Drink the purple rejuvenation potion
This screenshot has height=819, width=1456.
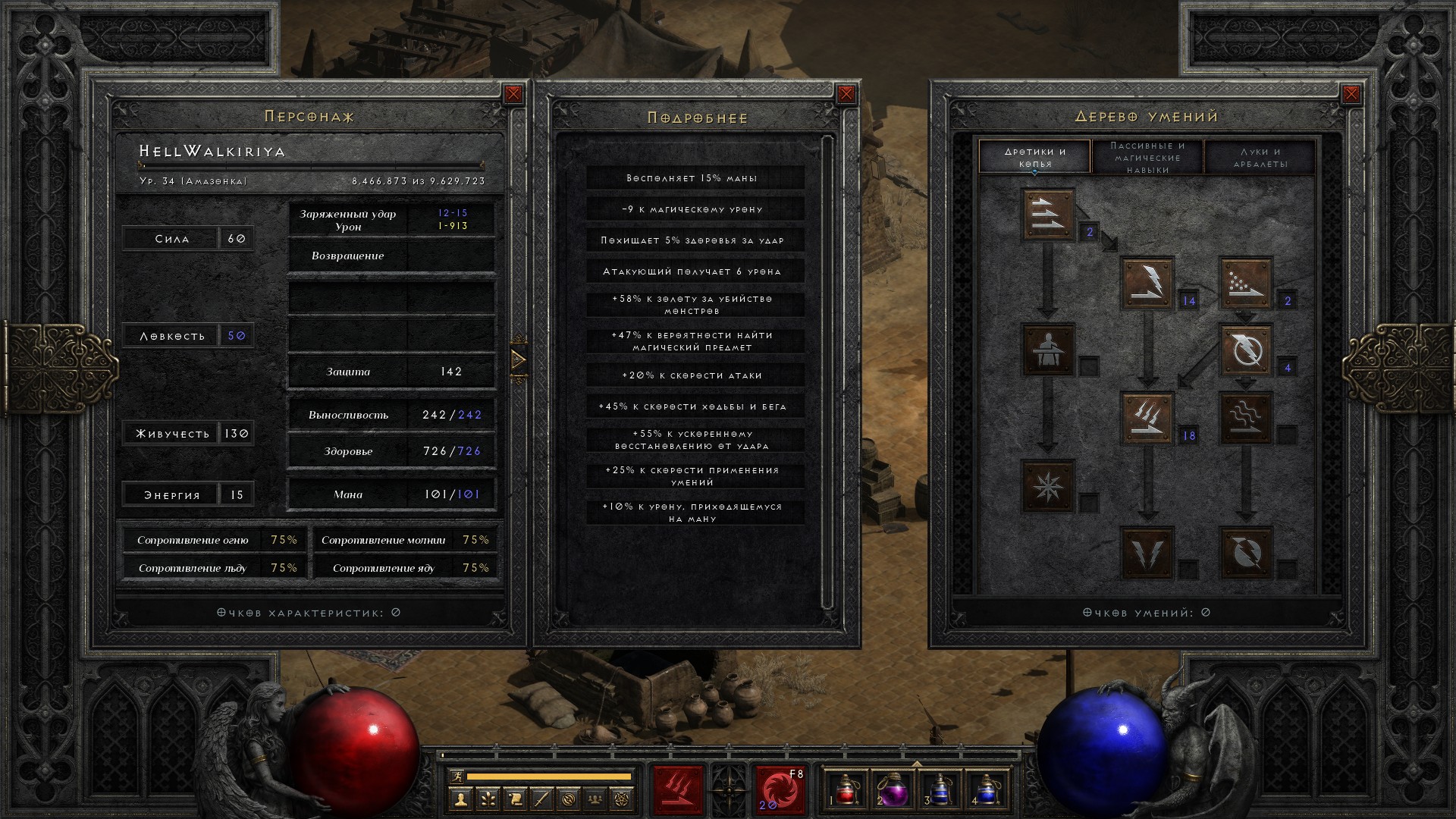tap(893, 790)
